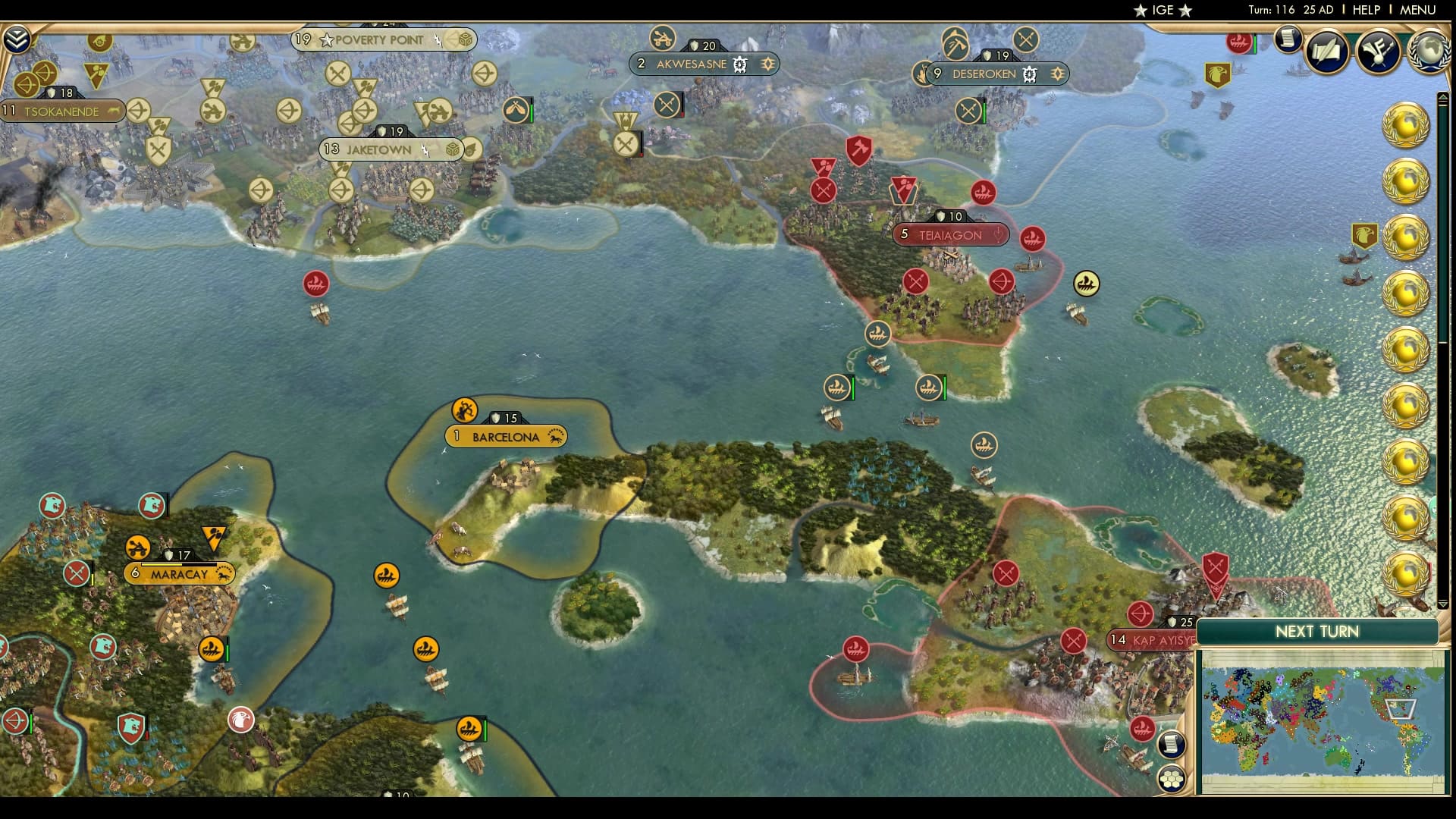Open the MENU from the top bar

pos(1420,10)
